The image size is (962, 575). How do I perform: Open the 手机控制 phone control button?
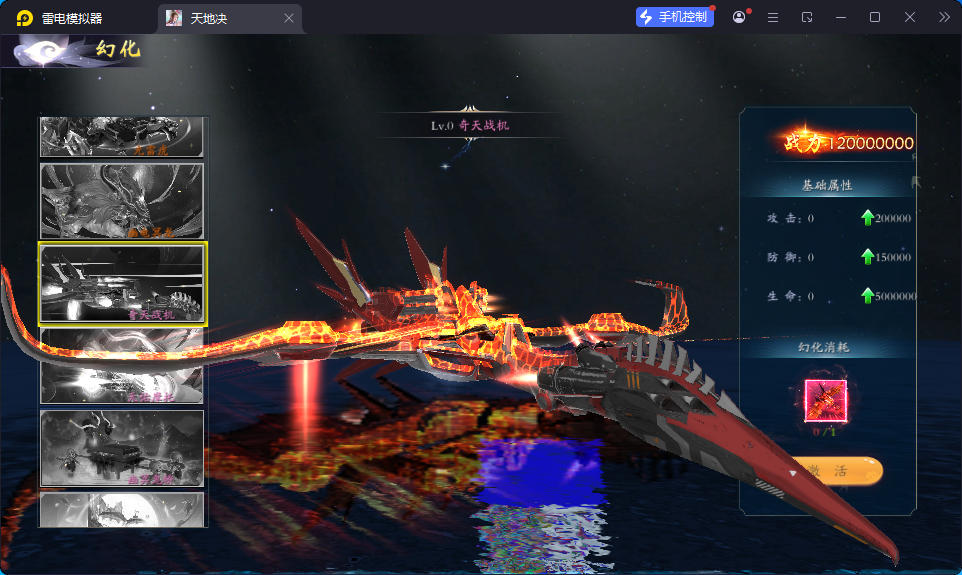[675, 17]
